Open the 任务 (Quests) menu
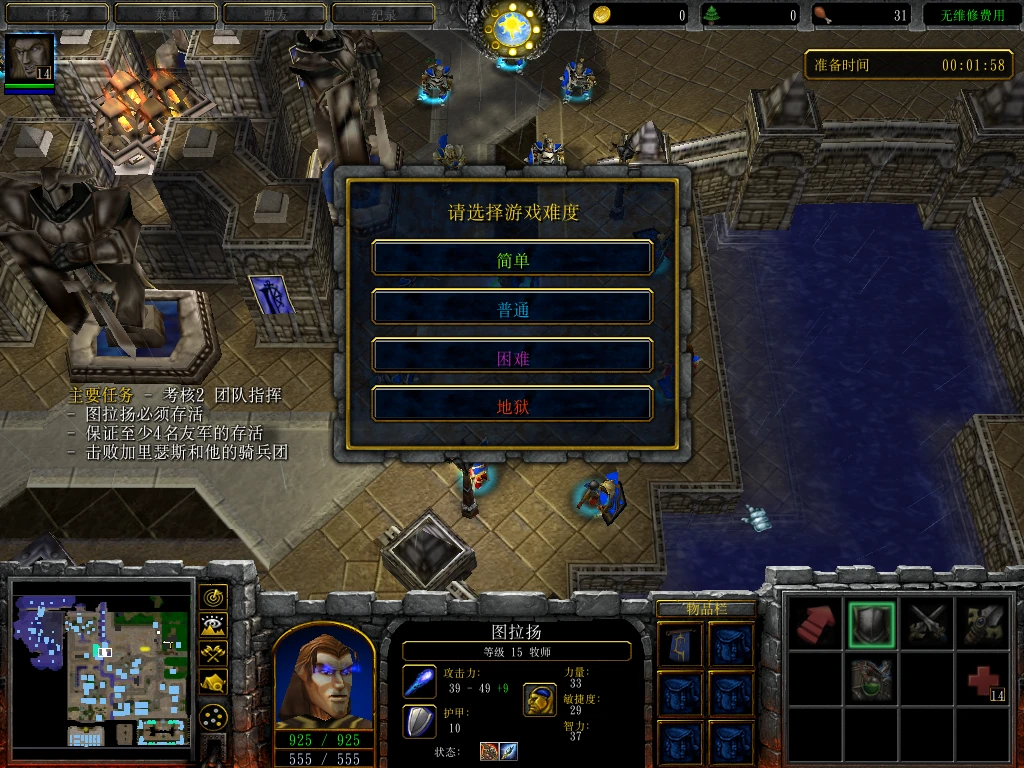The width and height of the screenshot is (1024, 768). (56, 14)
